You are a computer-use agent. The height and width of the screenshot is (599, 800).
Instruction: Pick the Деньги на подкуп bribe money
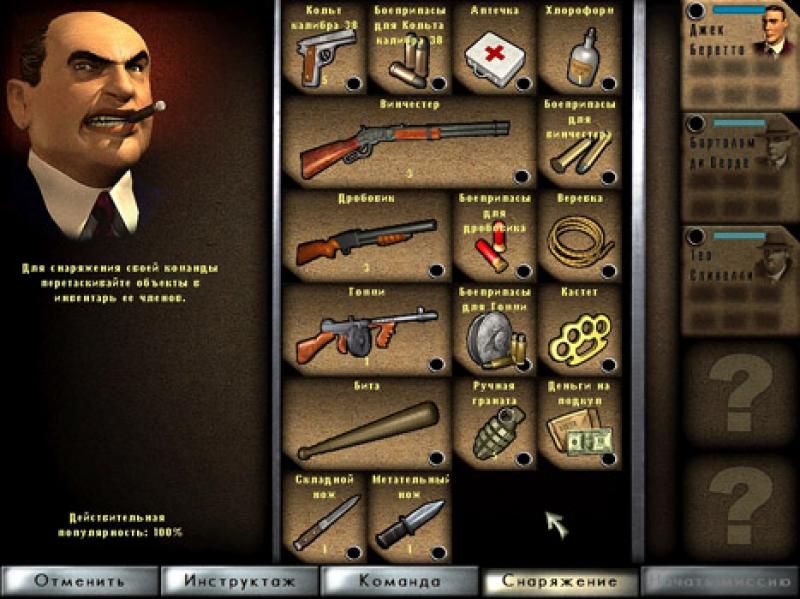pyautogui.click(x=579, y=424)
